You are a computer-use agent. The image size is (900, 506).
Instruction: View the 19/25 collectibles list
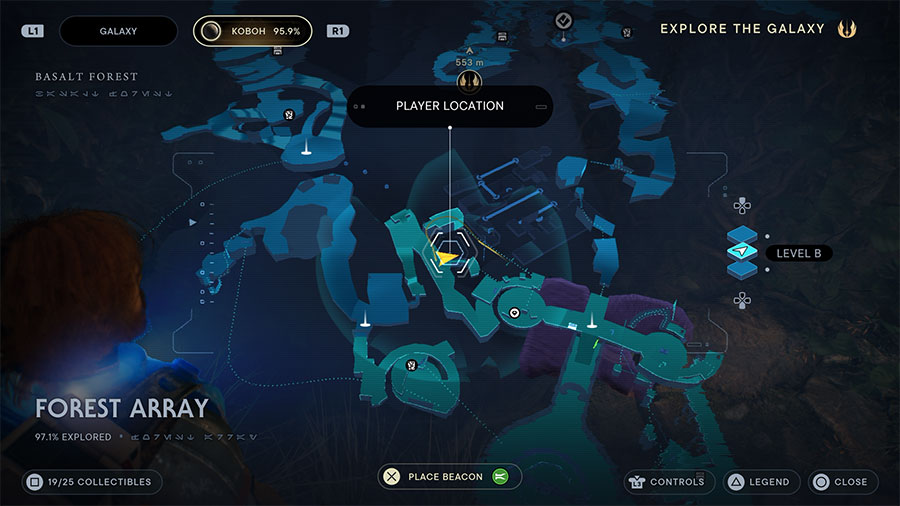click(x=90, y=482)
